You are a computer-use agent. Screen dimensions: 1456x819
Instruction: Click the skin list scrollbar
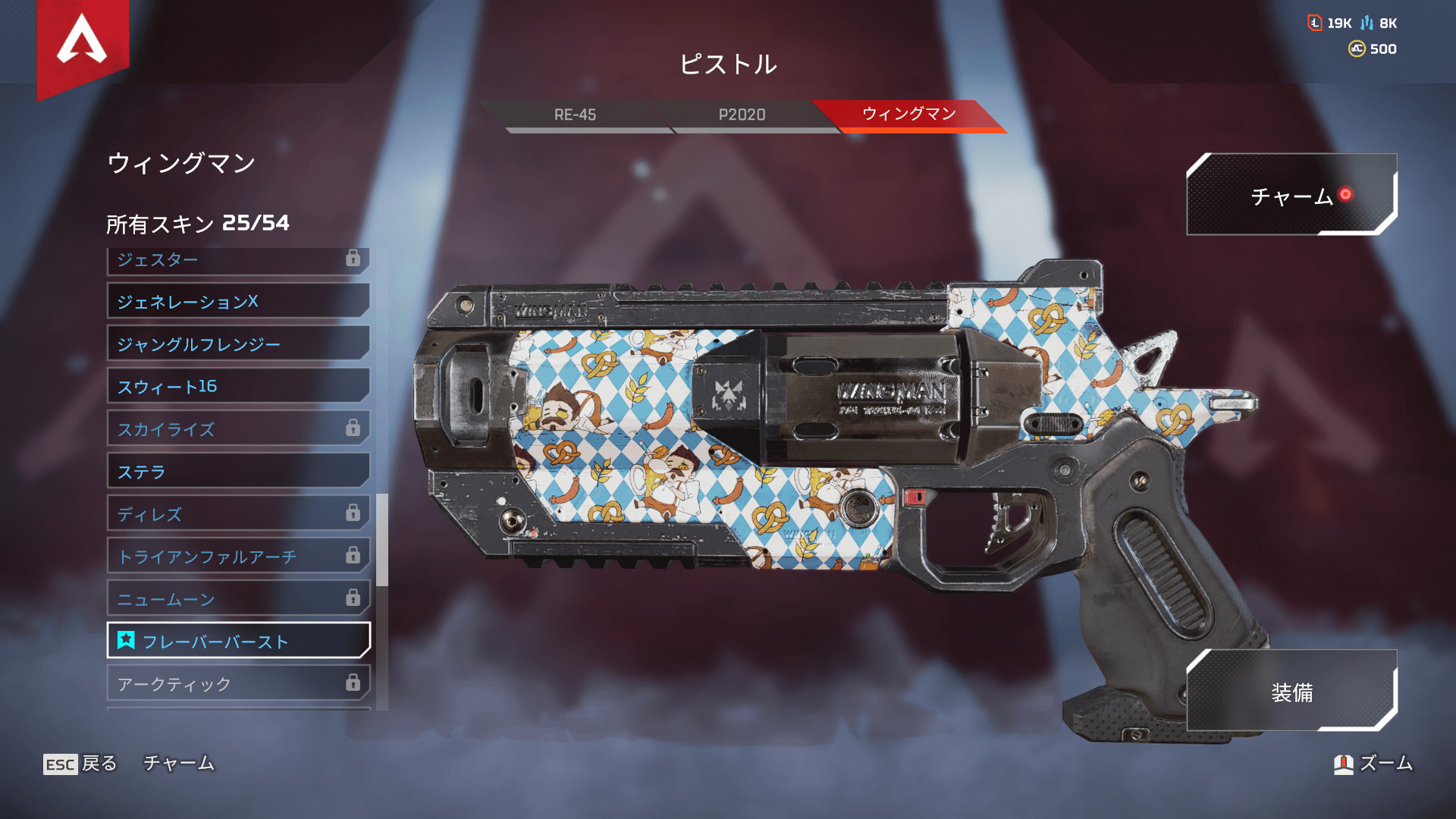click(x=382, y=540)
